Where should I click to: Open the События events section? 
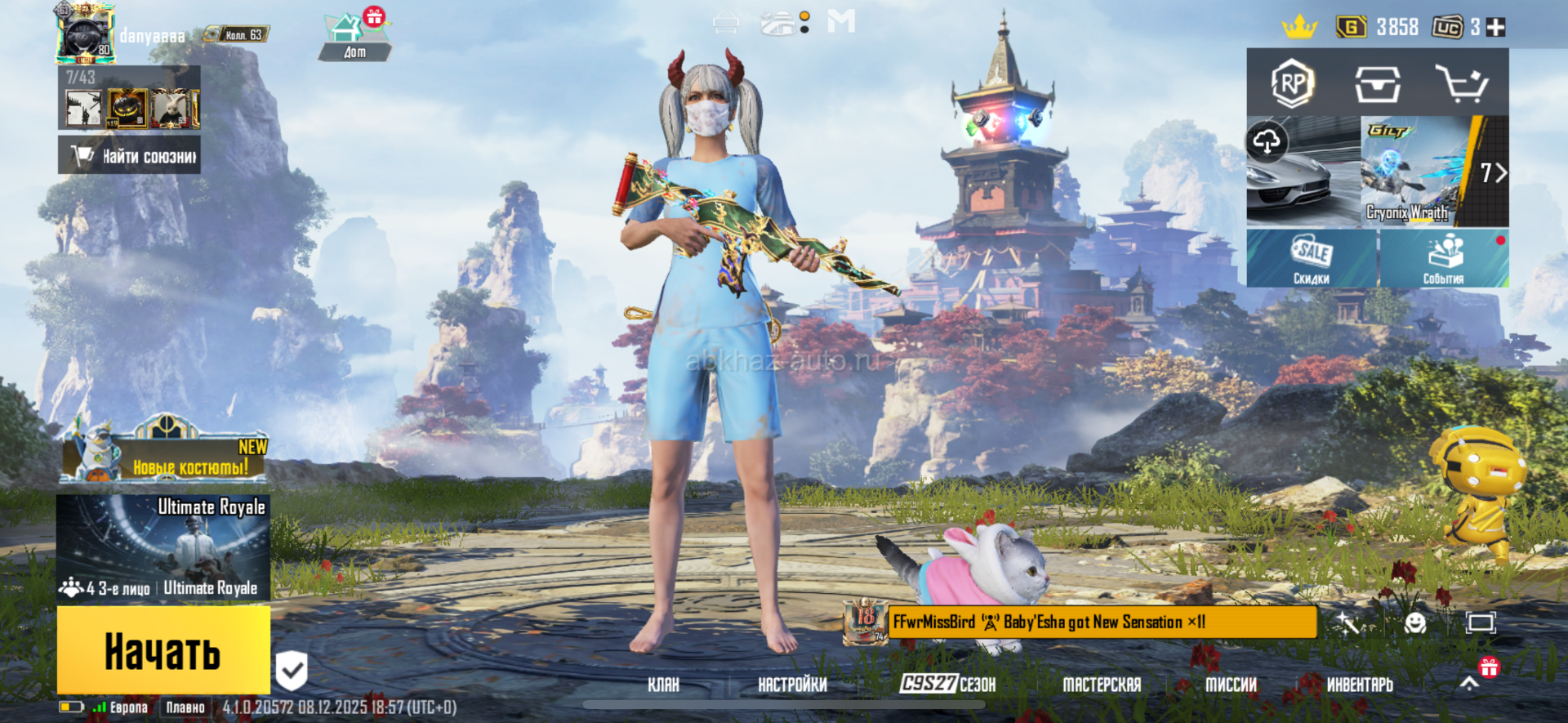[1444, 259]
